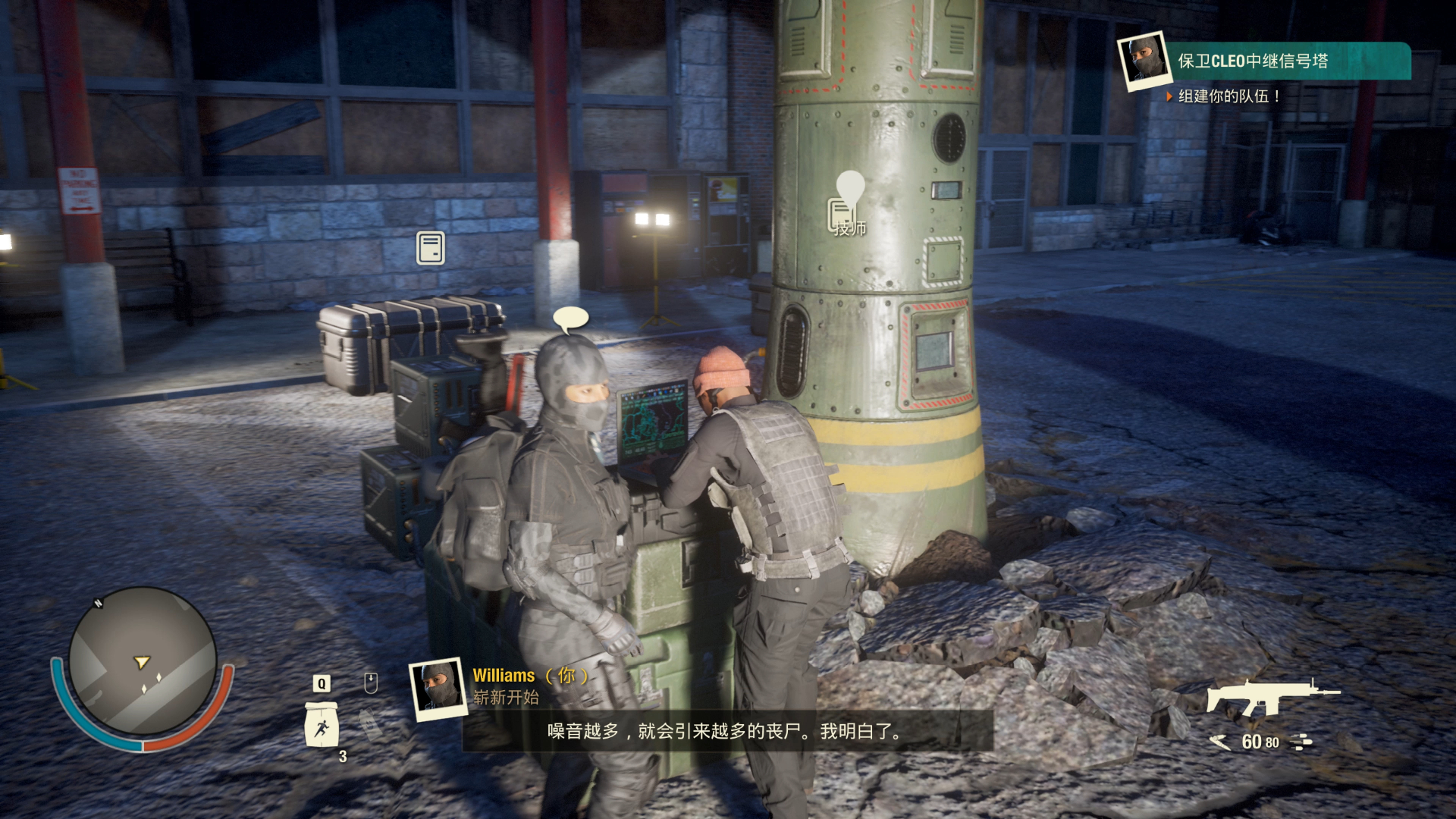Expand the 组建你的队伍 objective entry
The image size is (1456, 819).
pos(1227,97)
